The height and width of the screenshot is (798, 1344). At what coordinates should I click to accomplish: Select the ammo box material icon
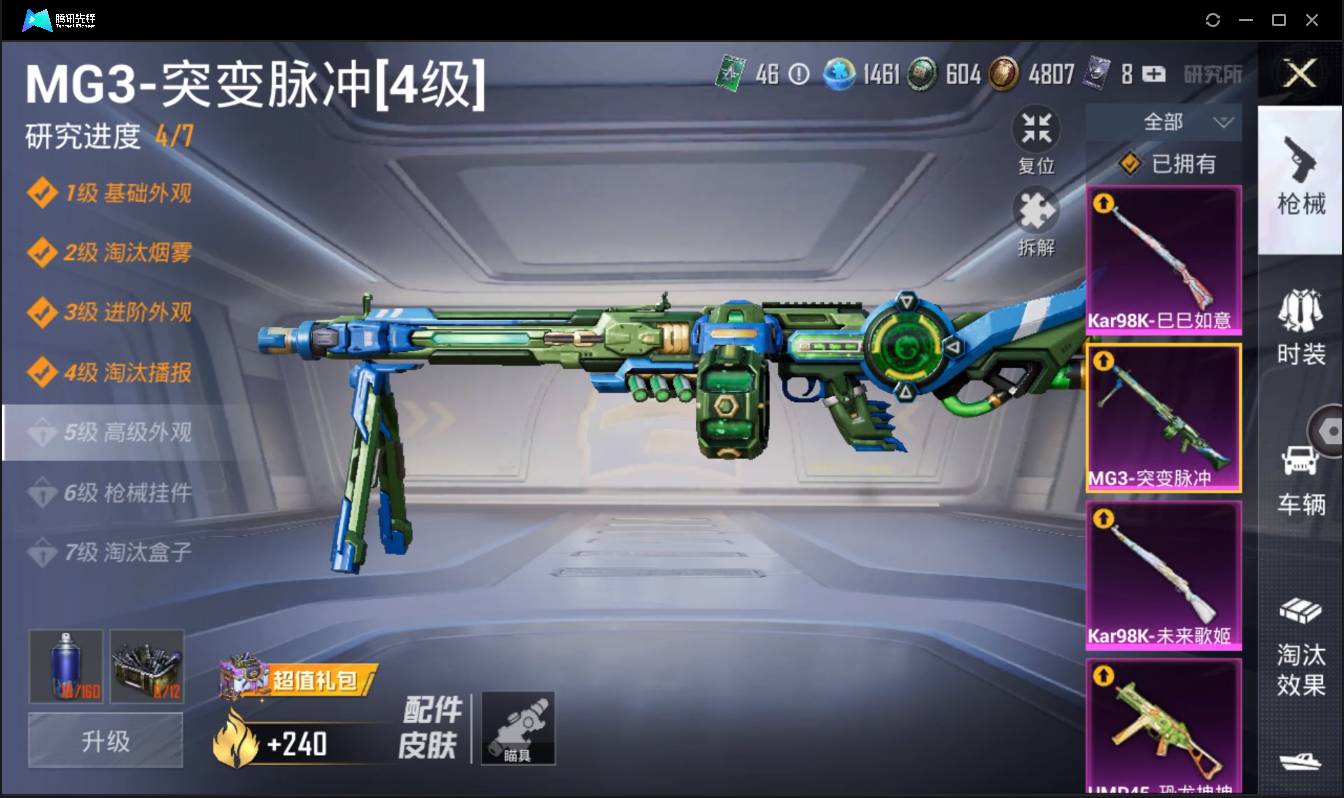click(x=147, y=666)
